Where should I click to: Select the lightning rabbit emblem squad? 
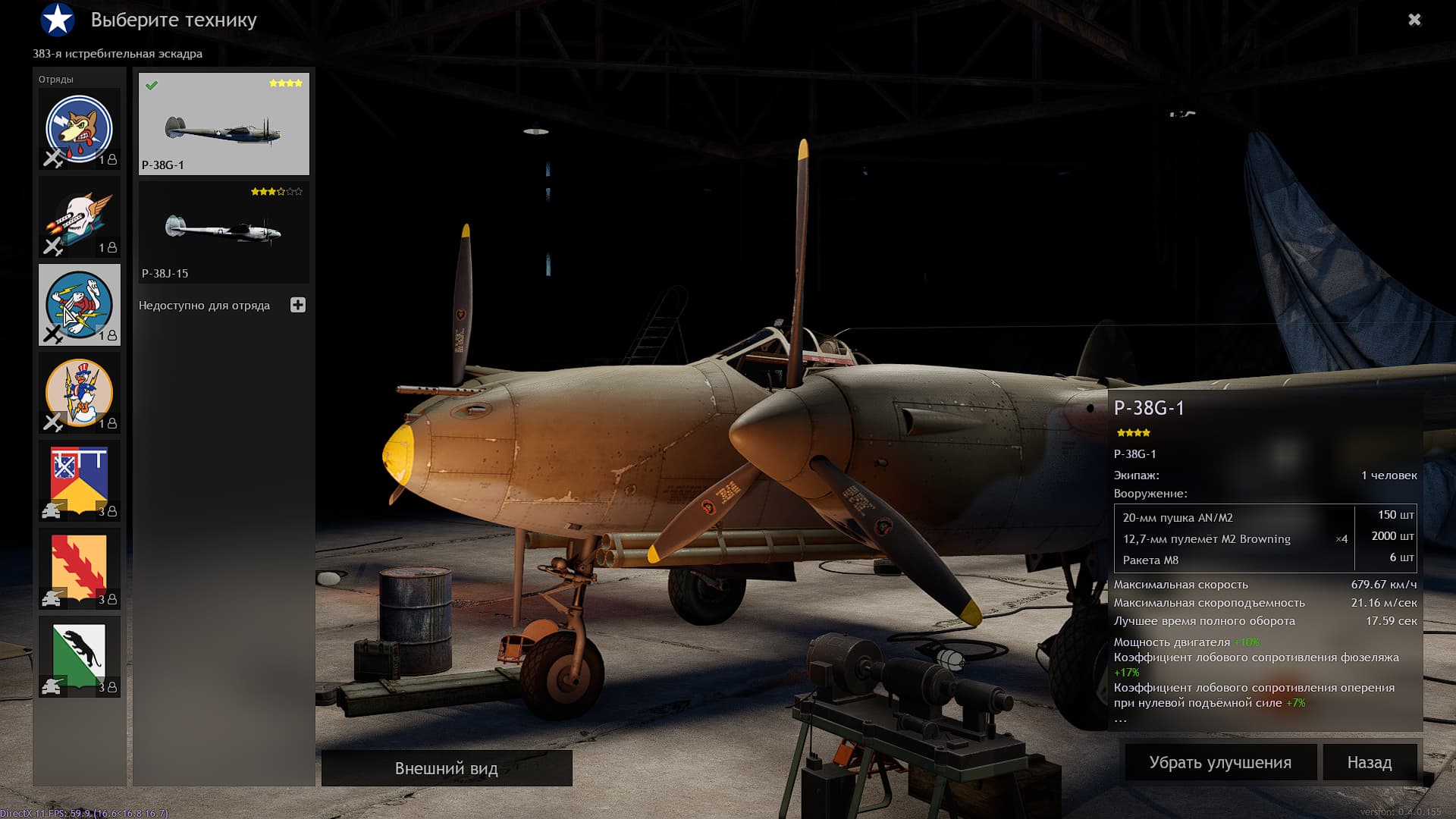80,305
